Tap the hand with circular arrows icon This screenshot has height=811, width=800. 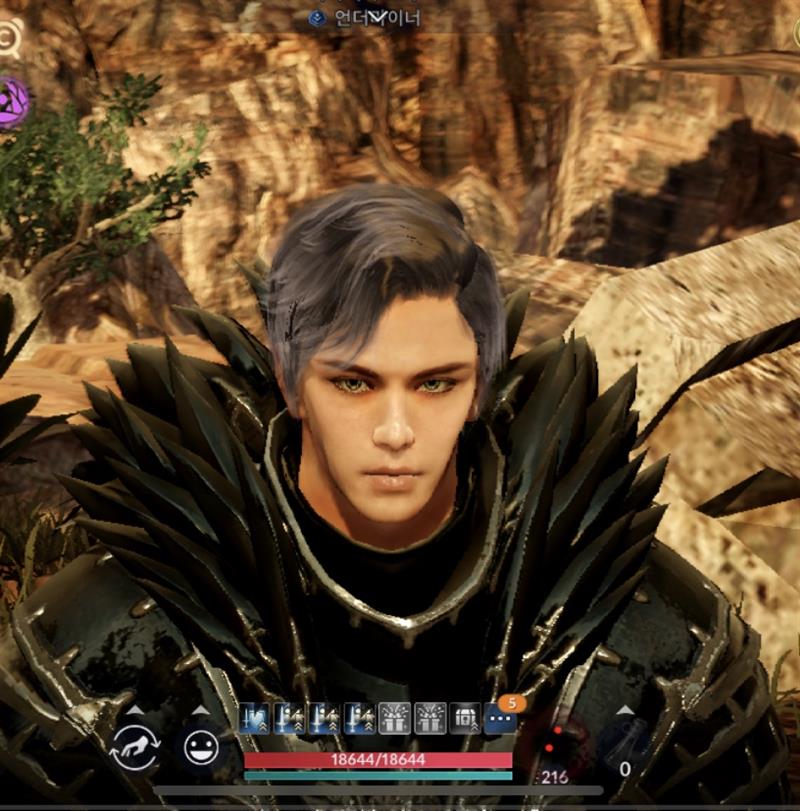(x=135, y=748)
